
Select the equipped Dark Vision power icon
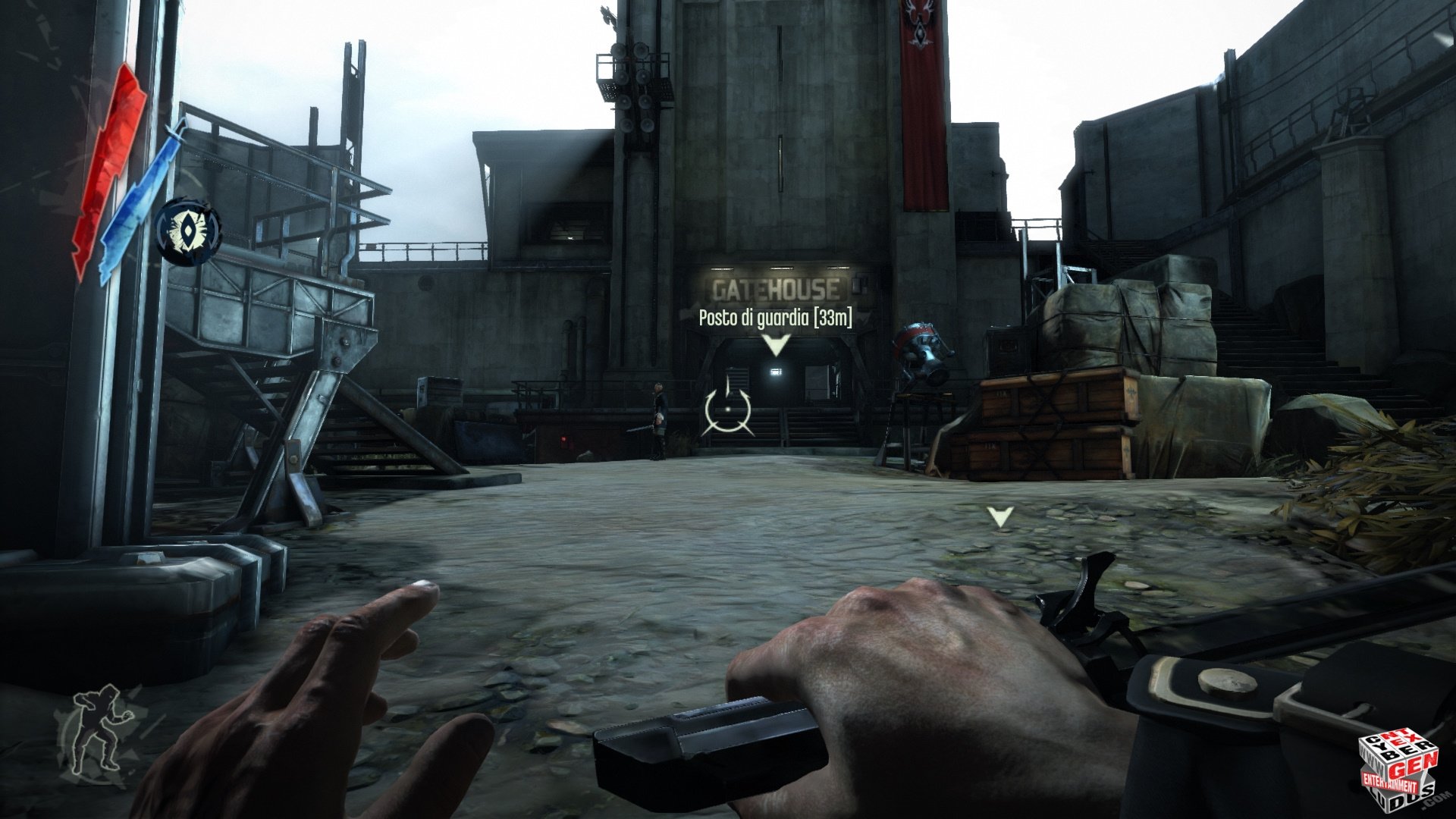pos(188,231)
